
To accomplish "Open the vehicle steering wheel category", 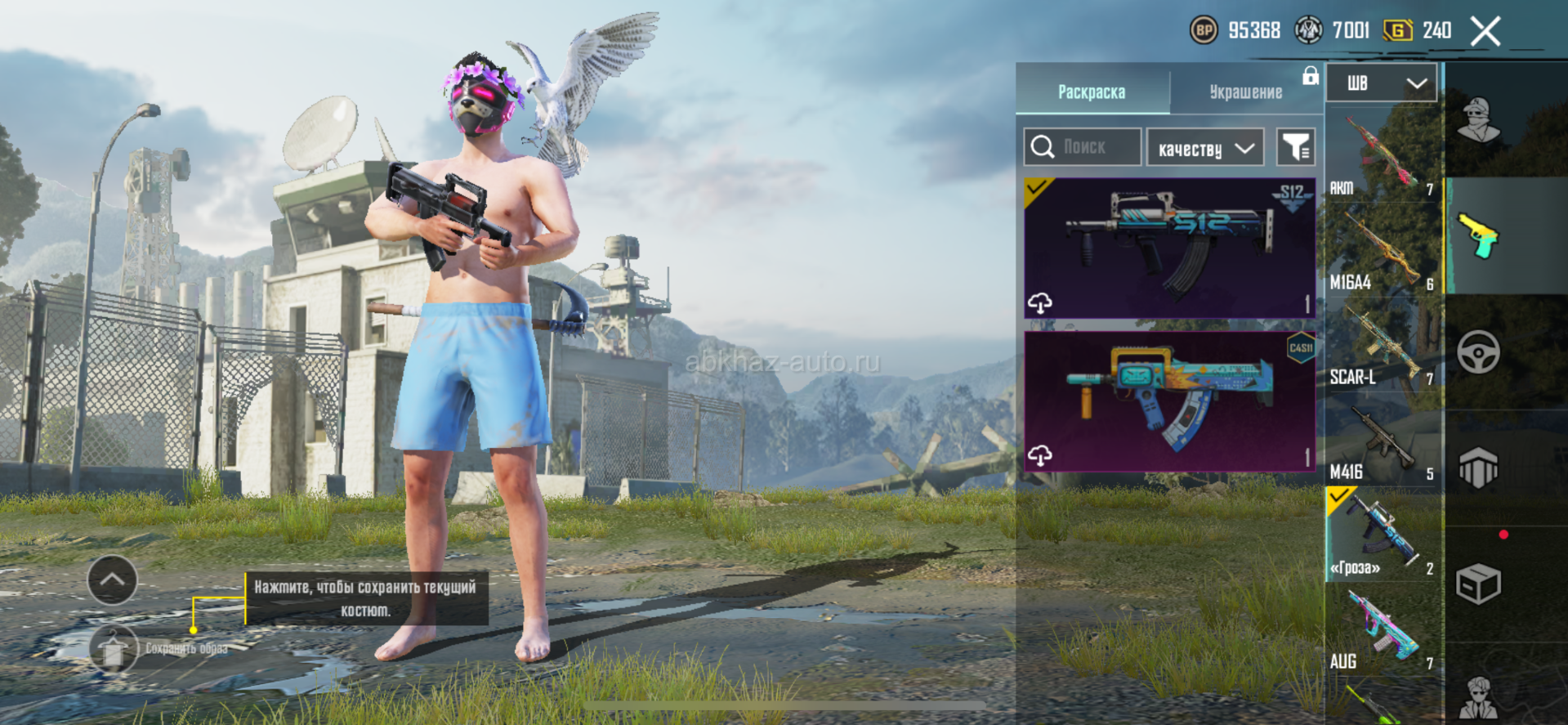I will pos(1479,352).
